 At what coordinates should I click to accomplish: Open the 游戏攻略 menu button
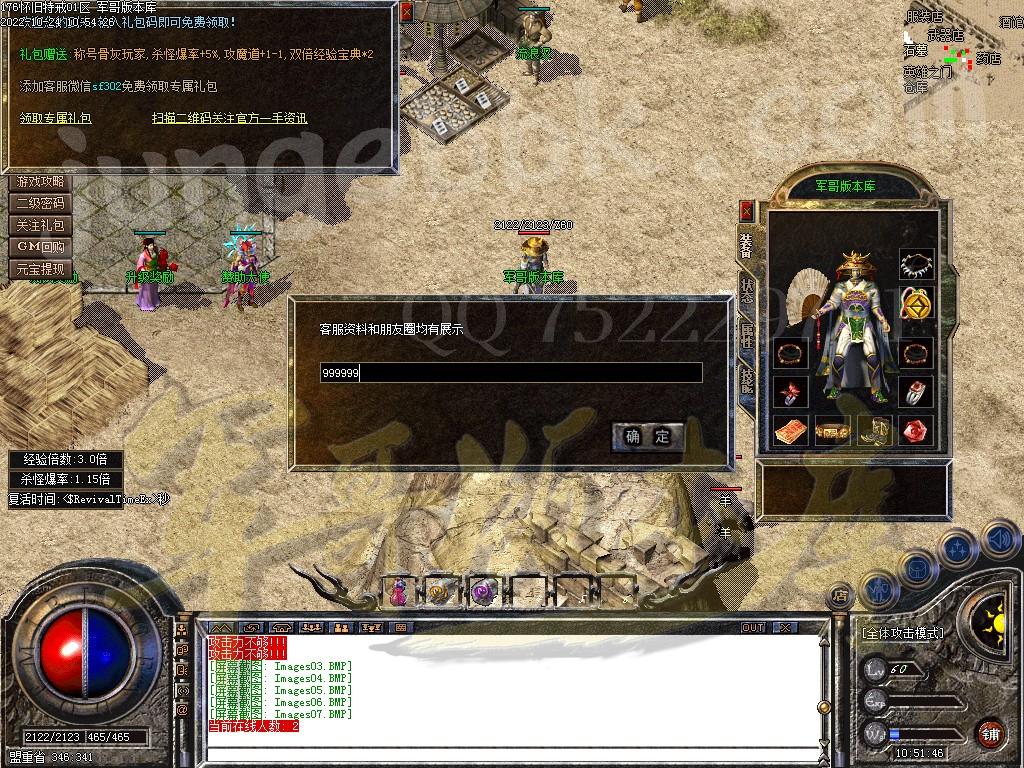40,182
